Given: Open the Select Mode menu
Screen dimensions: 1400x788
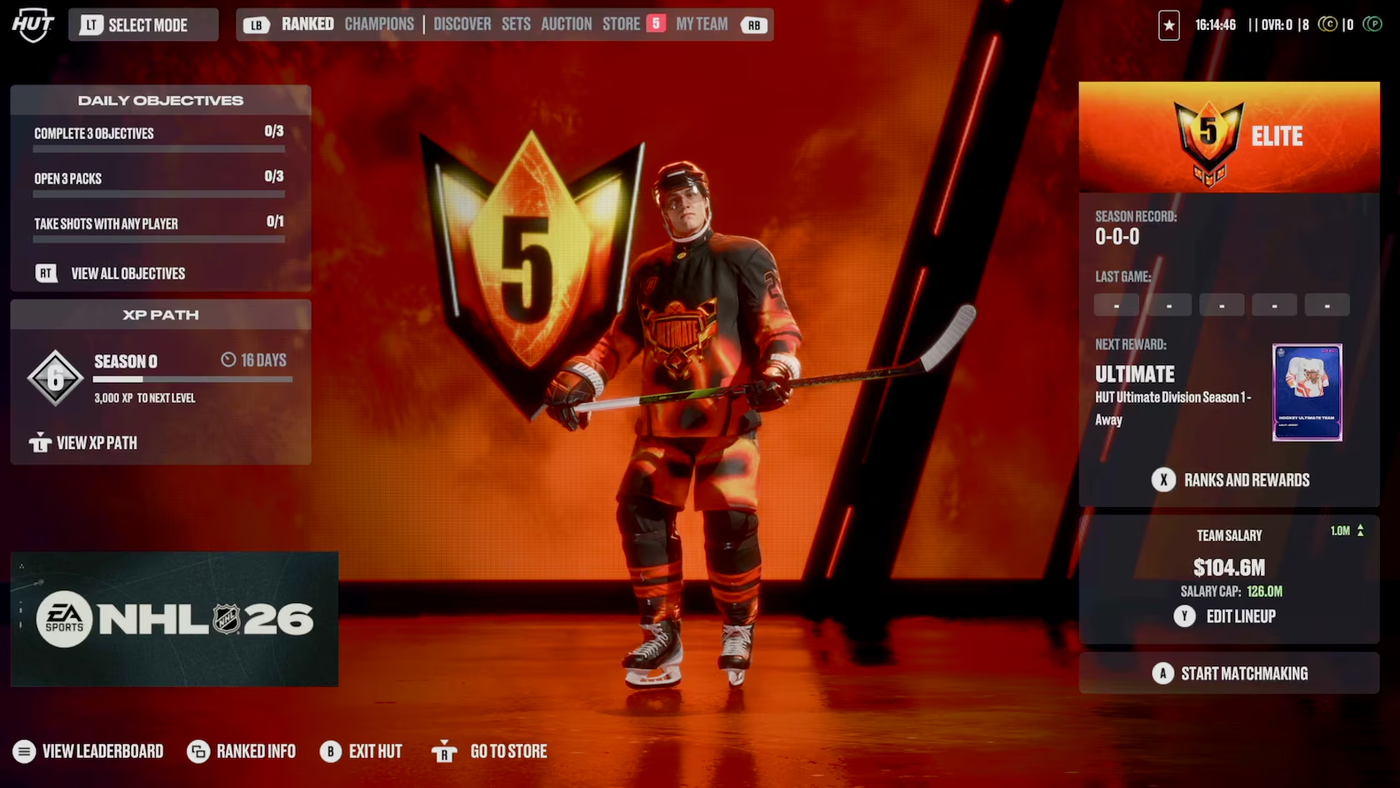Looking at the screenshot, I should pyautogui.click(x=143, y=25).
